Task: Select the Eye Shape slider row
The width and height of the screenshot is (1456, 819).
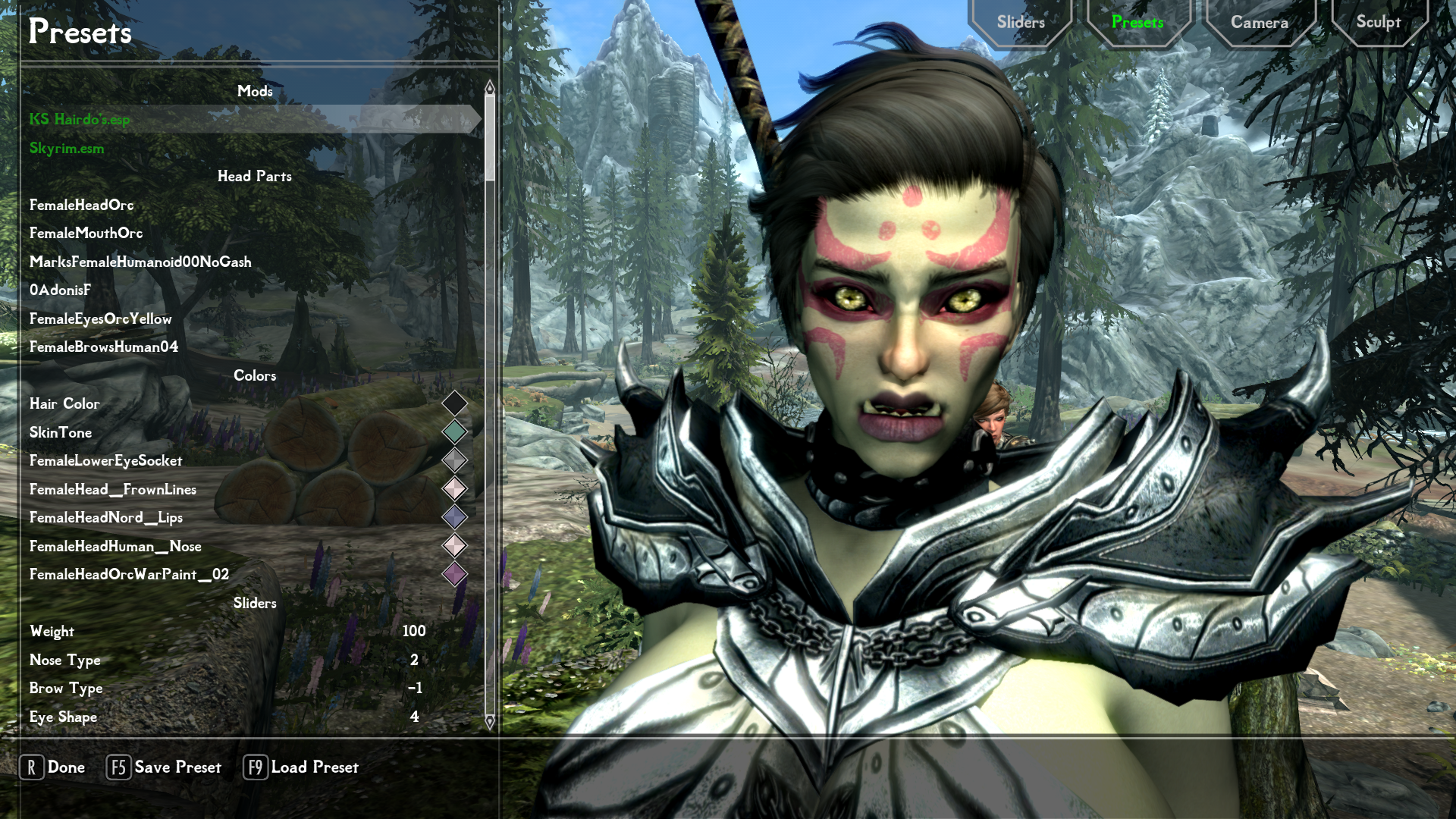Action: pyautogui.click(x=227, y=717)
